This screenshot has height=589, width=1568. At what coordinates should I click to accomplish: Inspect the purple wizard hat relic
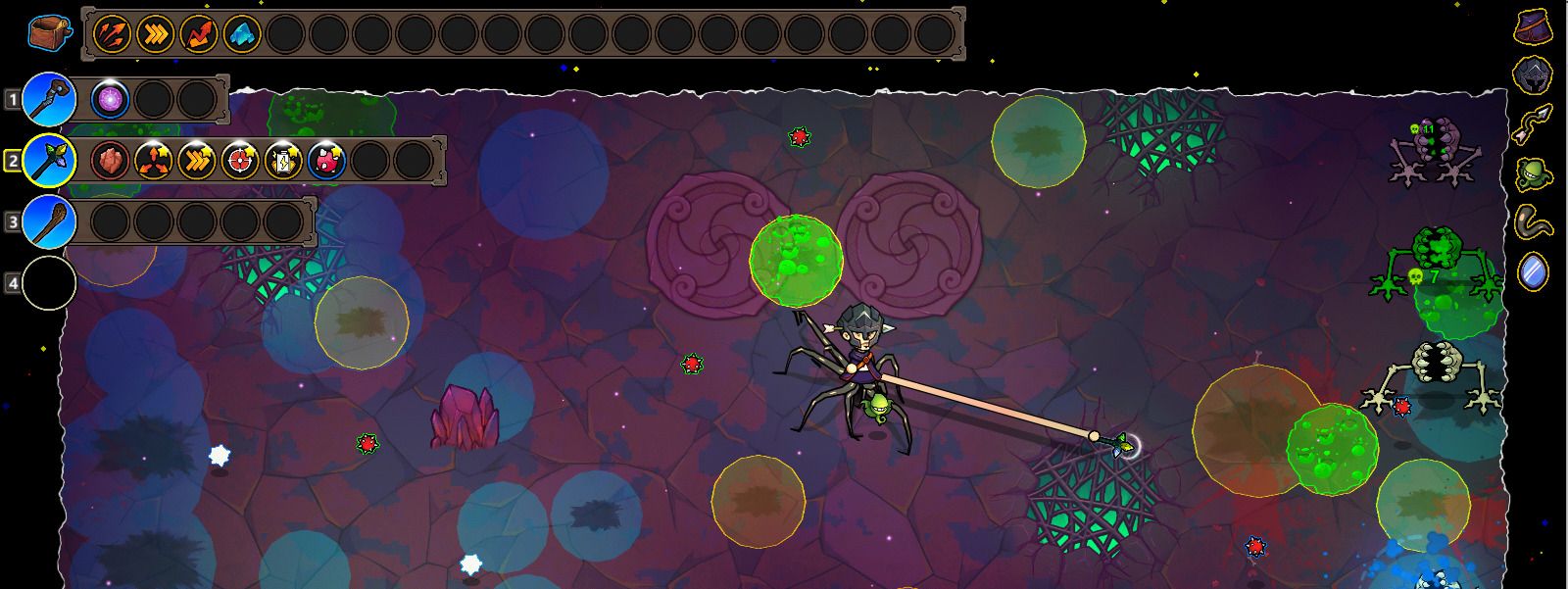(x=1533, y=26)
